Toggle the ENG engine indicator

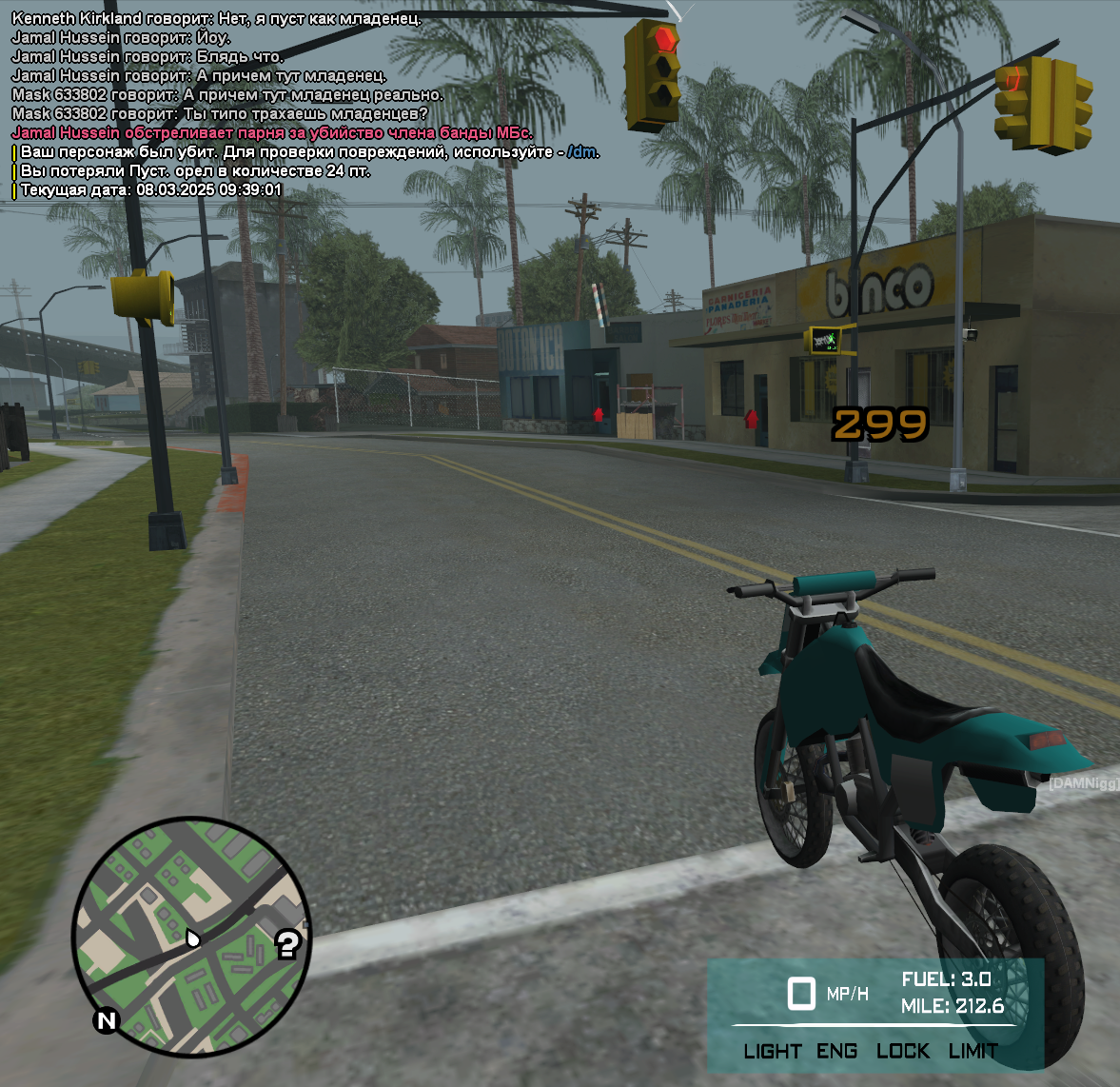(836, 1051)
